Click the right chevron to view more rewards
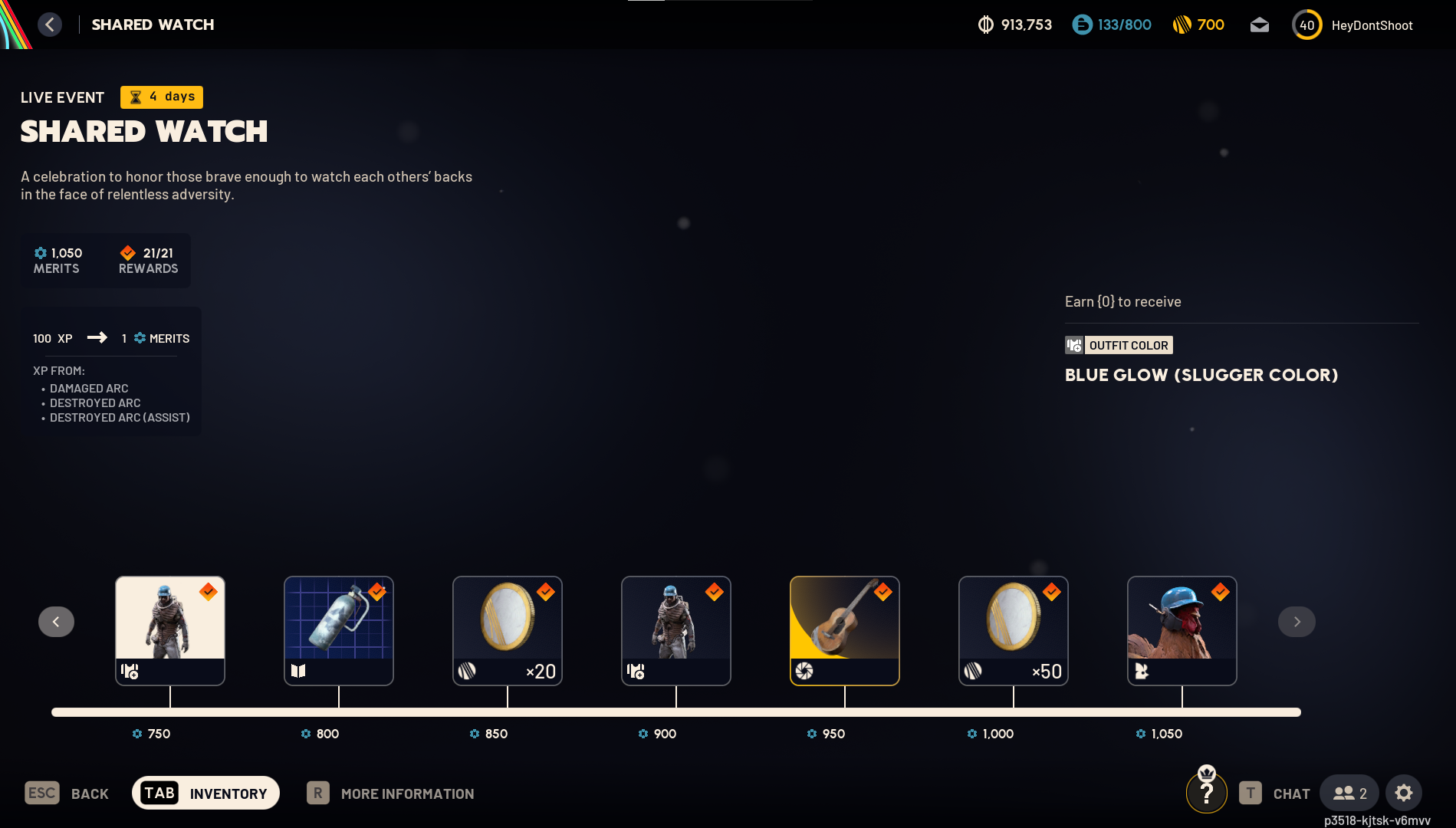This screenshot has height=828, width=1456. pos(1297,621)
